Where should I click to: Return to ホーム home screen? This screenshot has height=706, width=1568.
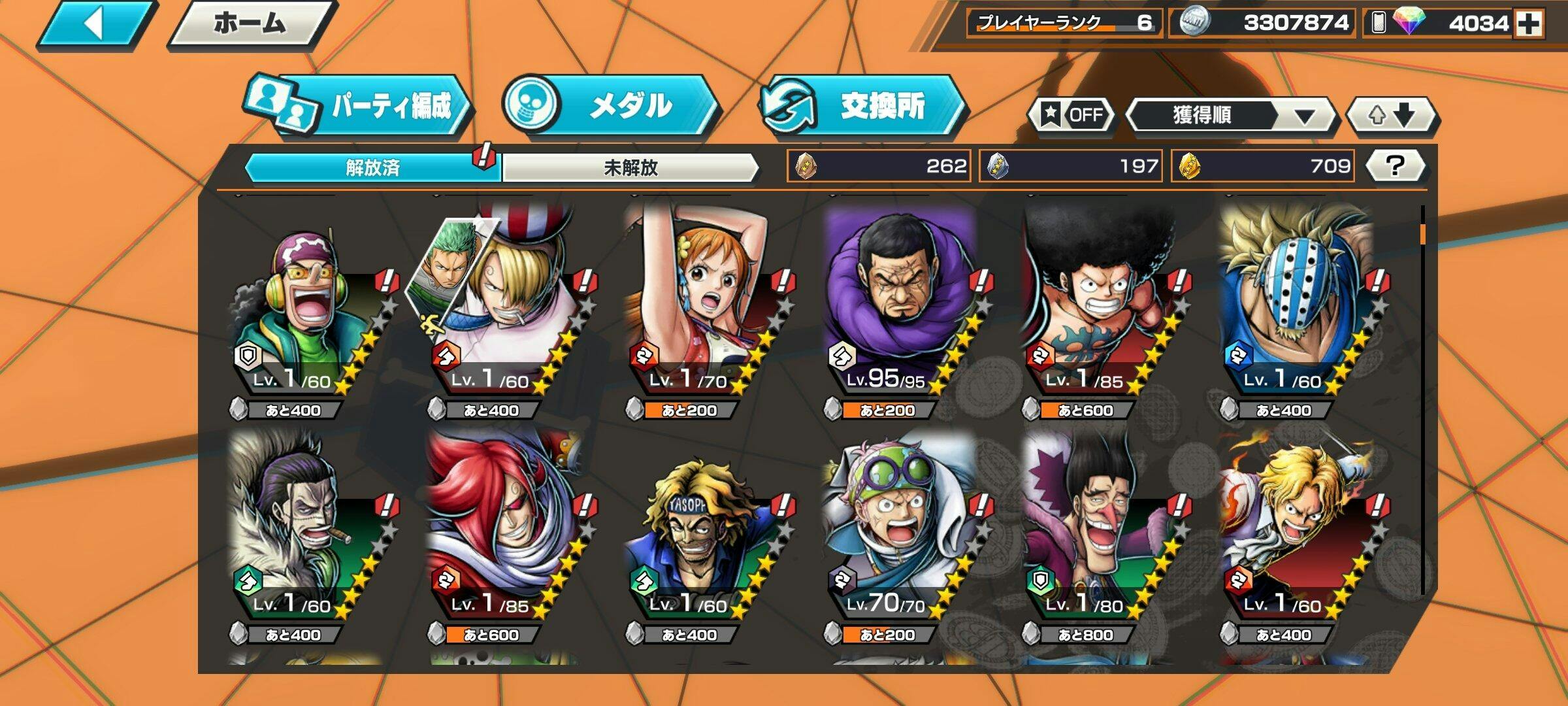[250, 25]
